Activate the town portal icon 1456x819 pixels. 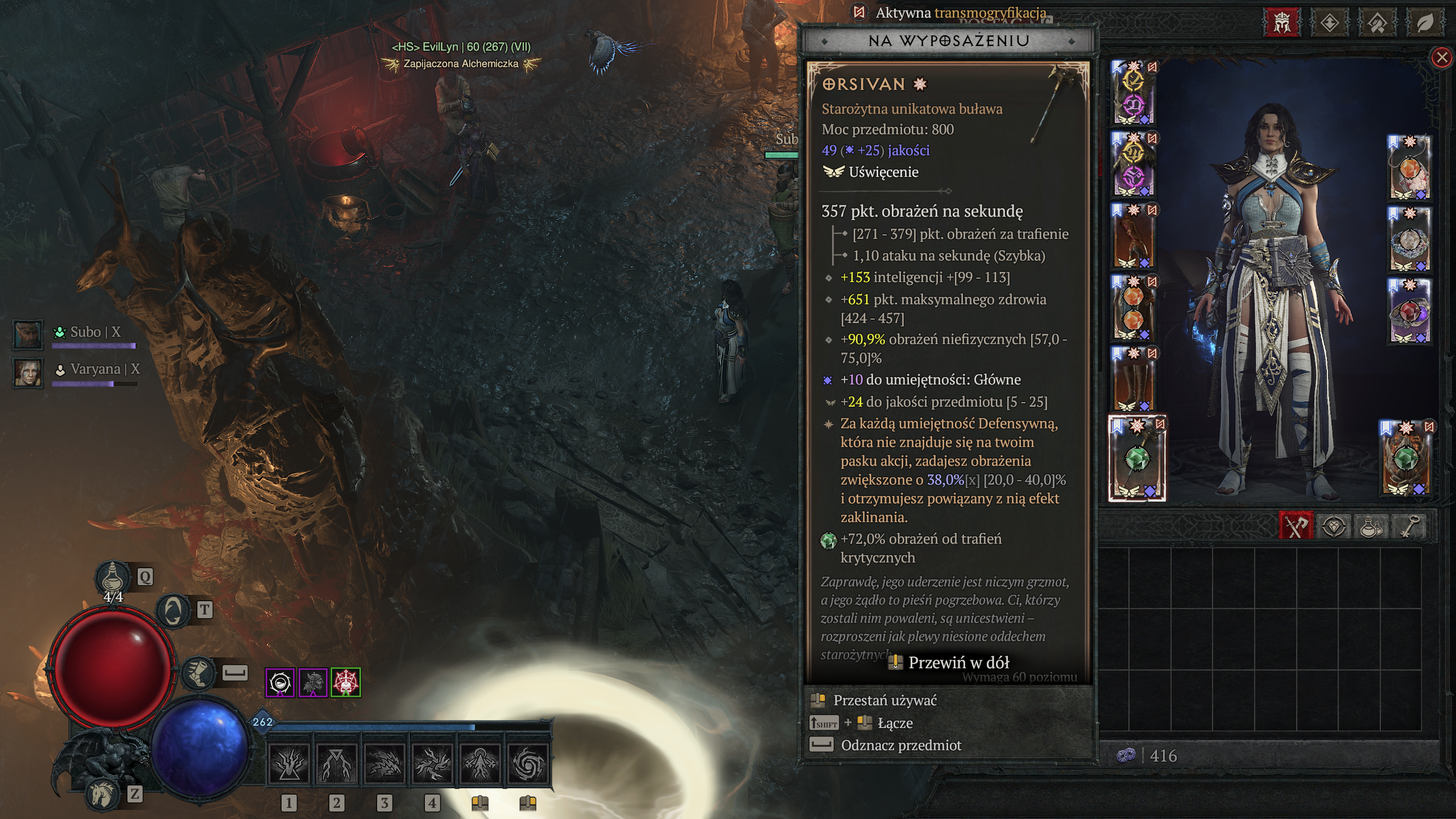coord(173,611)
